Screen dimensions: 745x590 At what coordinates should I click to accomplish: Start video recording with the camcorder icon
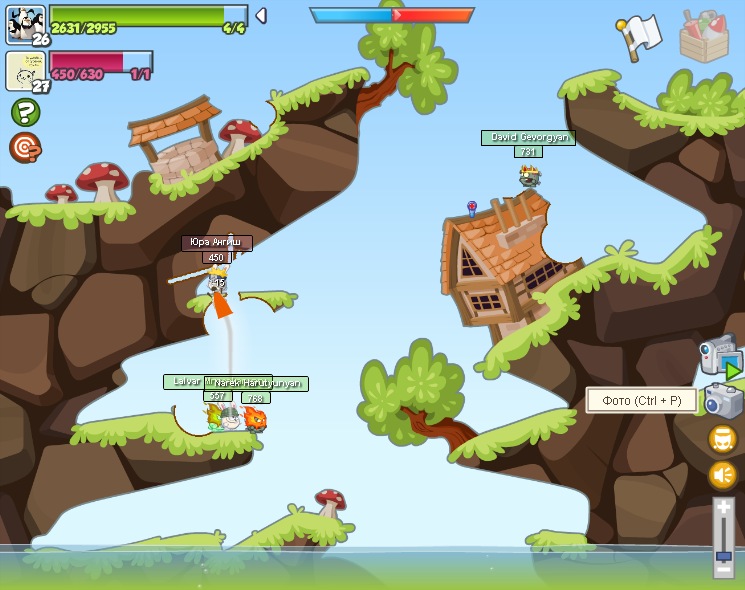coord(720,355)
